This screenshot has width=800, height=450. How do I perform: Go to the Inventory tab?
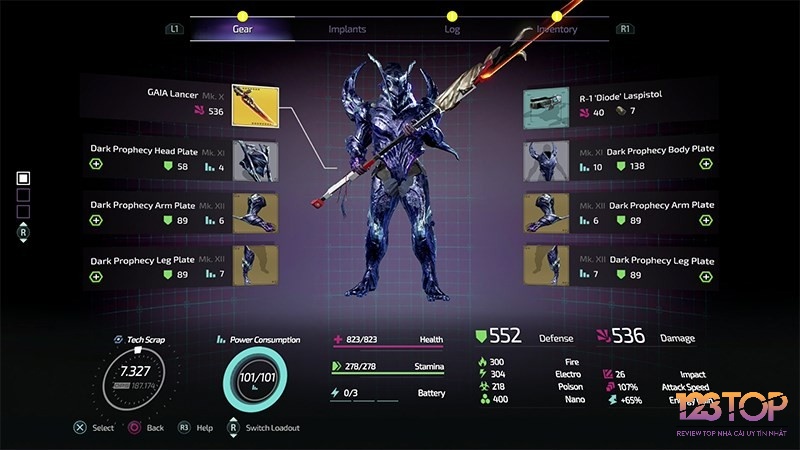[556, 29]
